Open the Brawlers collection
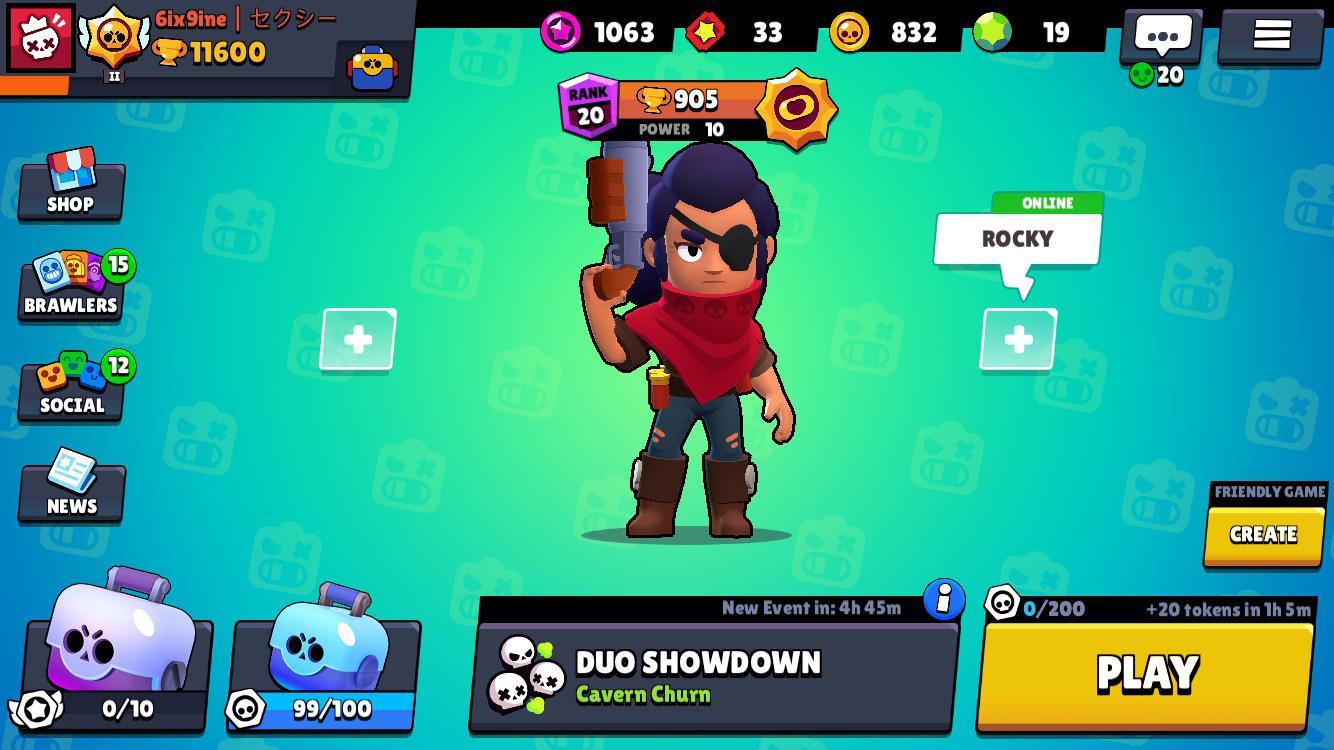The width and height of the screenshot is (1334, 750). click(70, 290)
